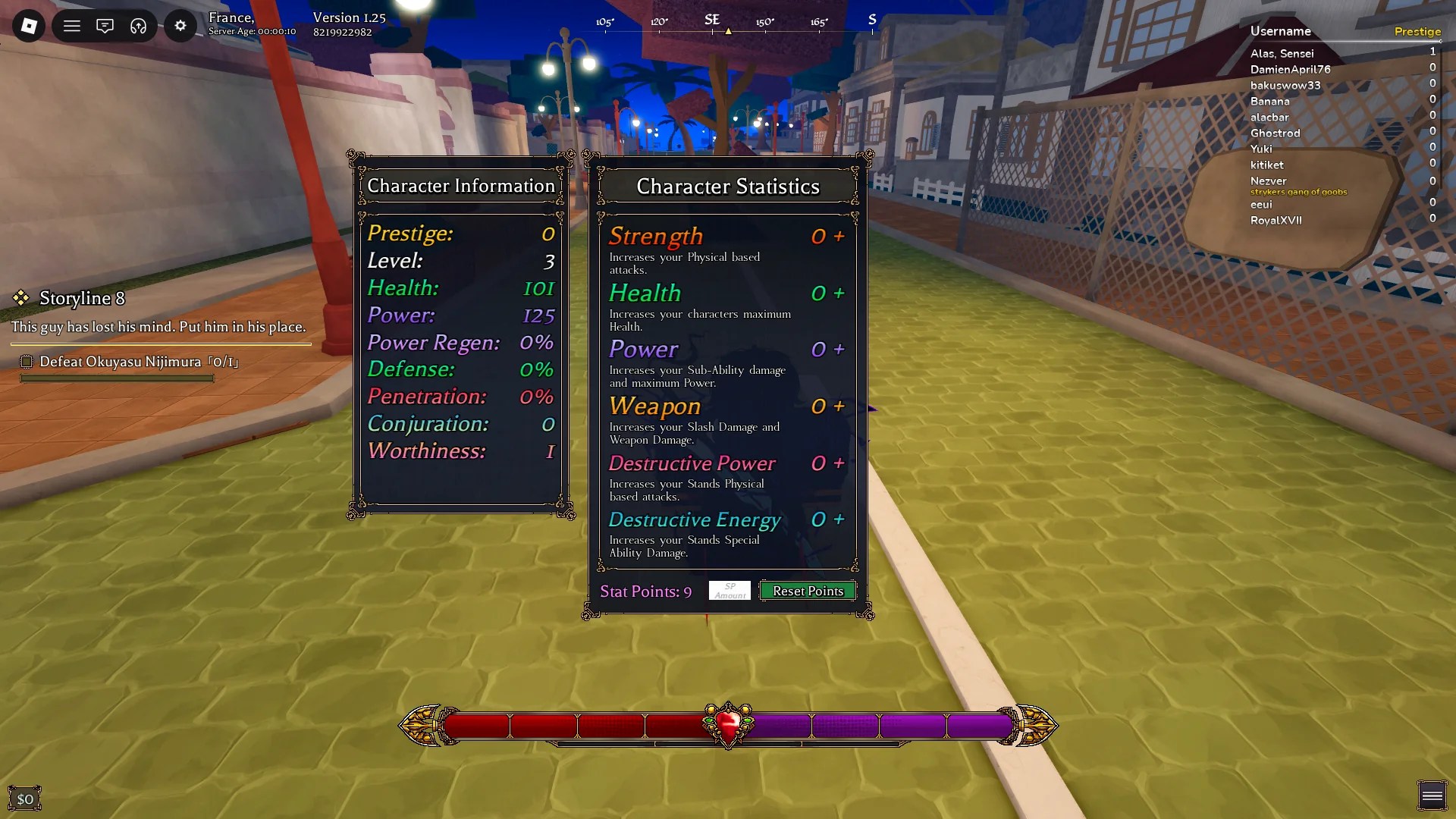
Task: Click the Roblox logo icon
Action: [x=27, y=25]
